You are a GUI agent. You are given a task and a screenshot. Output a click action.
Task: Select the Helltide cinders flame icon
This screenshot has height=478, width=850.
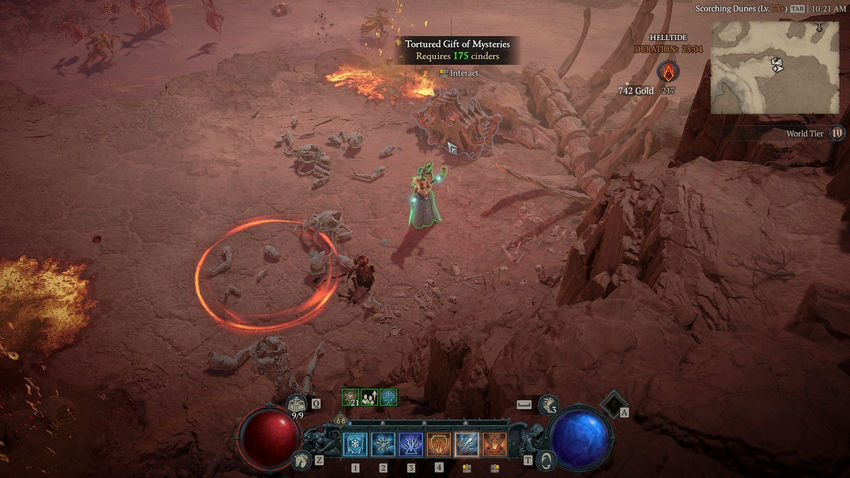[x=669, y=71]
